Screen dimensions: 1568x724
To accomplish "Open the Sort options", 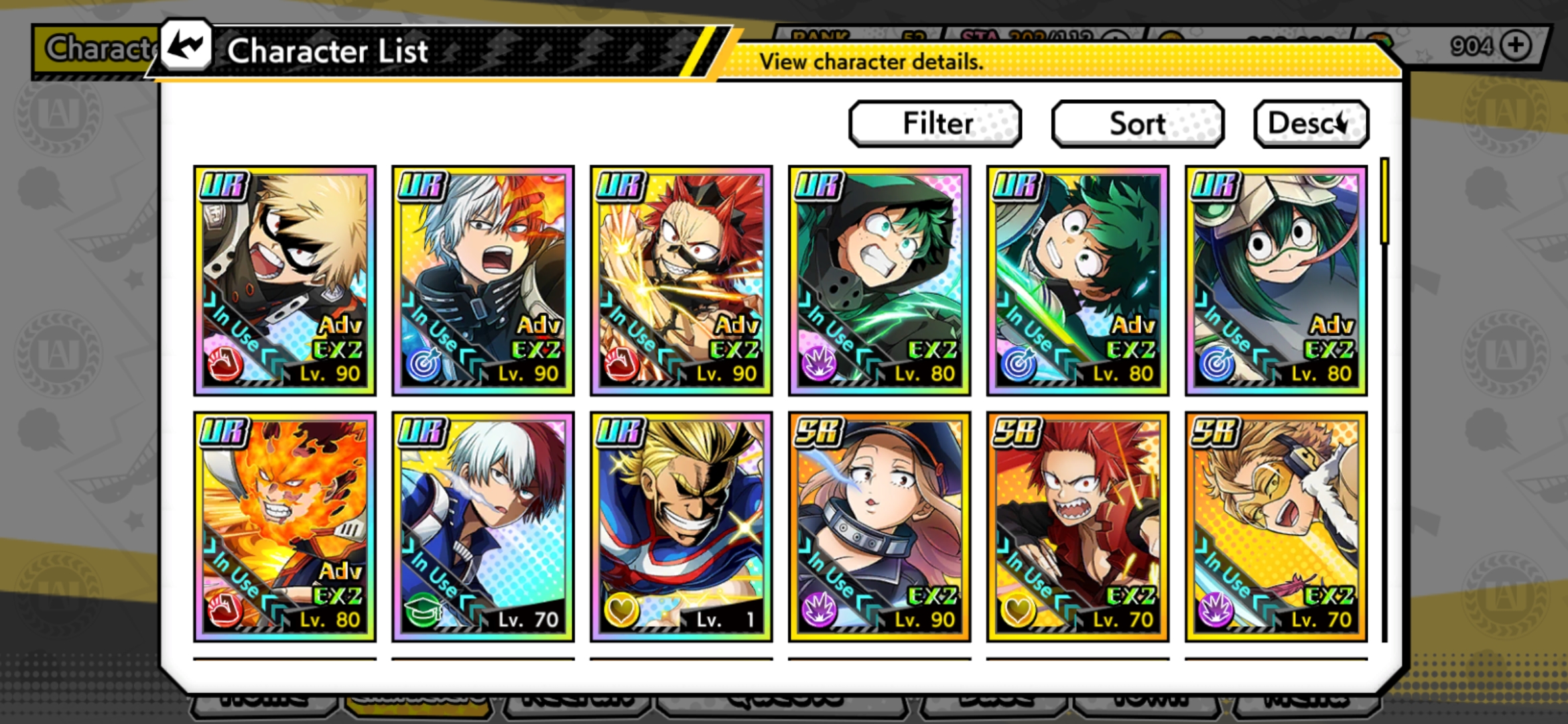I will point(1137,123).
